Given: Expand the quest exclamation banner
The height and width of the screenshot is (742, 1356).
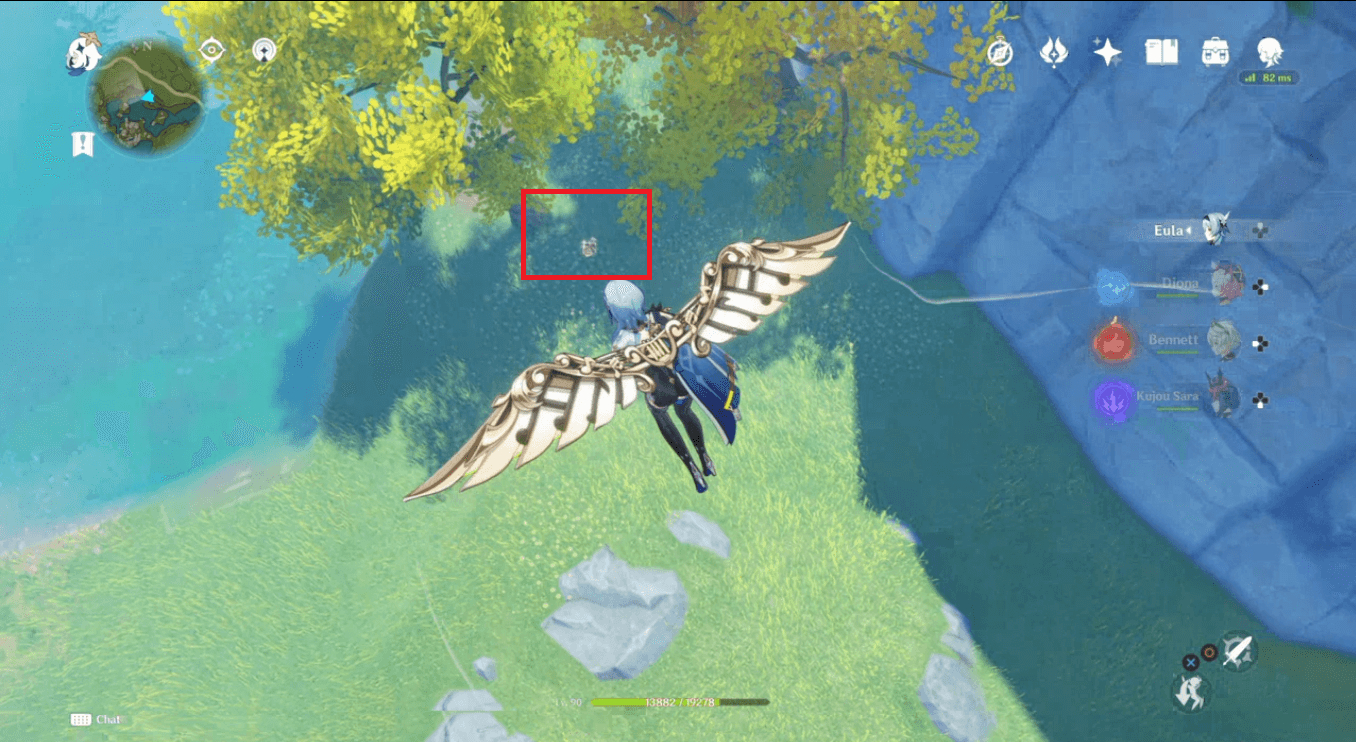Looking at the screenshot, I should pos(80,144).
